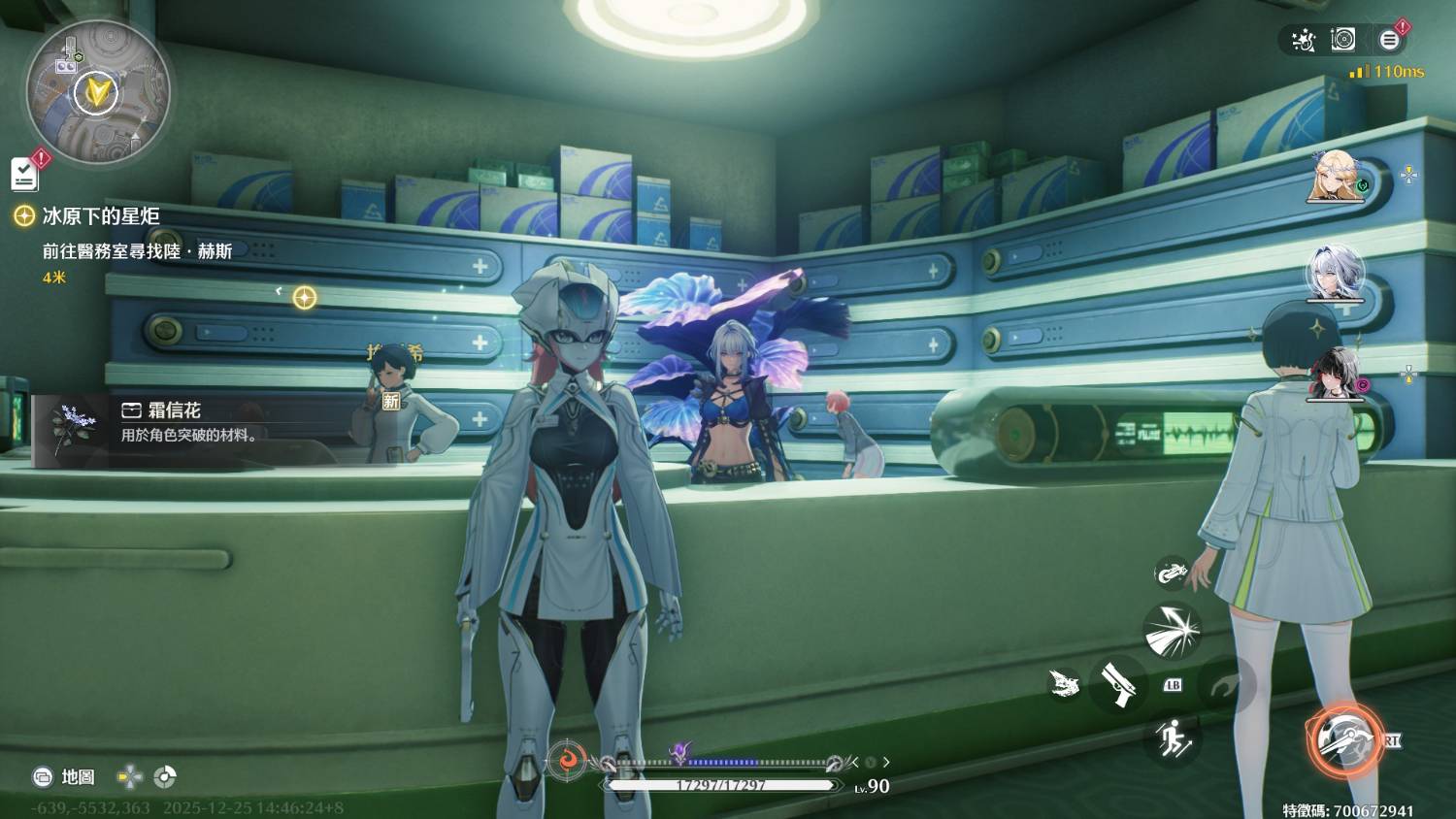
Task: Fire the pistol basic attack button
Action: pyautogui.click(x=1118, y=683)
